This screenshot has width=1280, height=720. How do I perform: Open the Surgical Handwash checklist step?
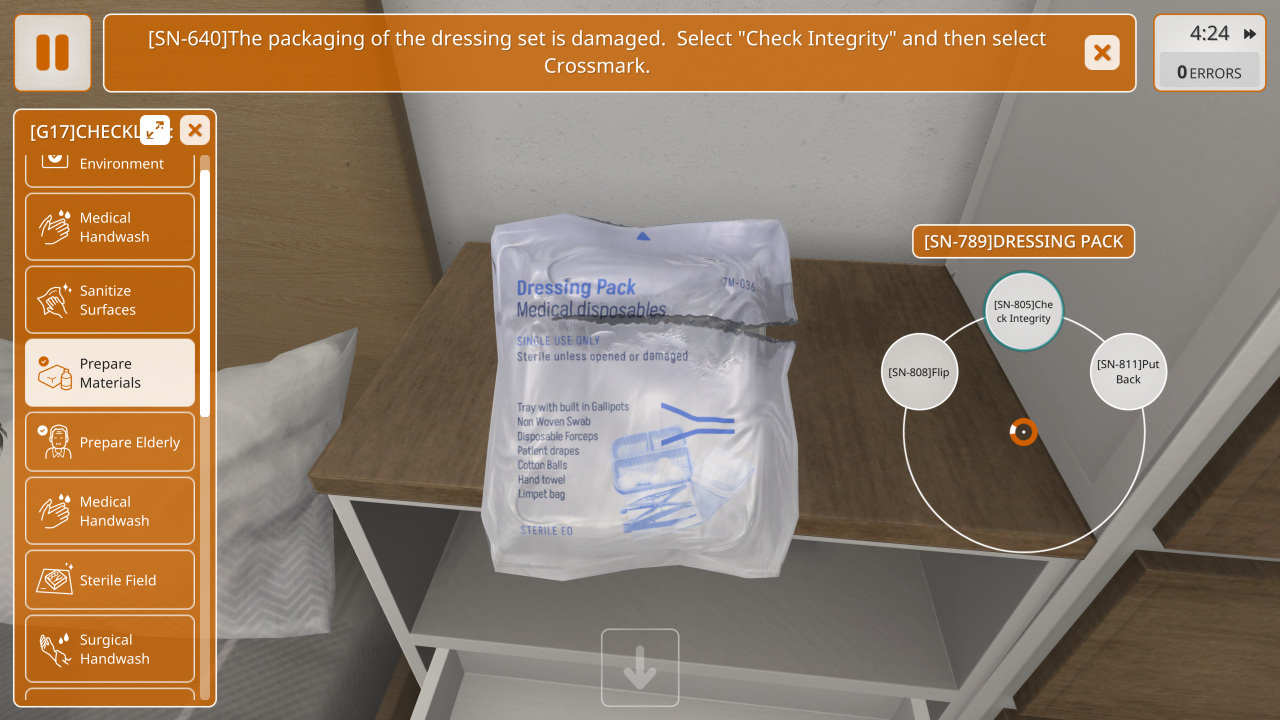coord(110,649)
